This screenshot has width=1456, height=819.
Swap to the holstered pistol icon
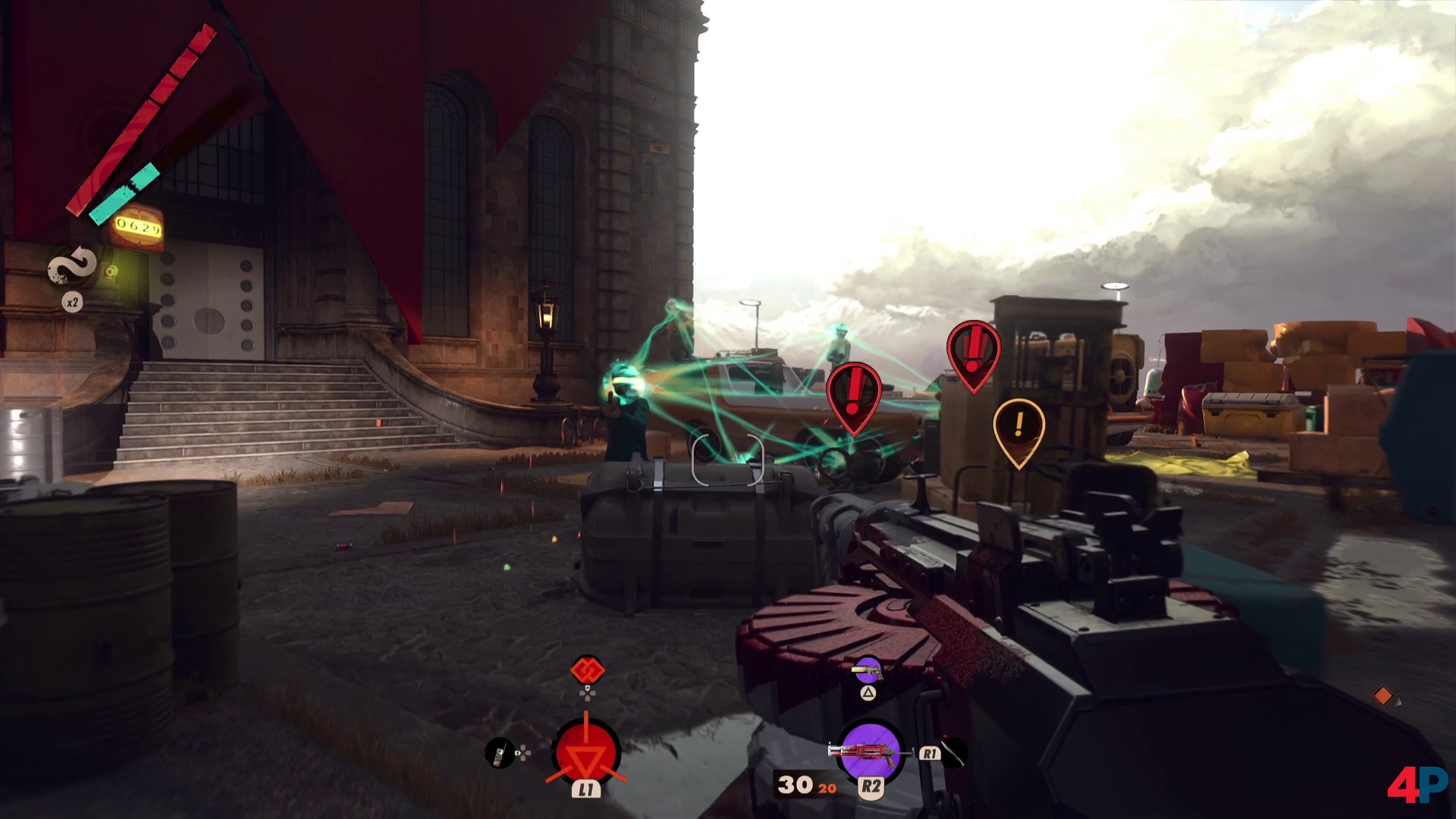pyautogui.click(x=867, y=670)
